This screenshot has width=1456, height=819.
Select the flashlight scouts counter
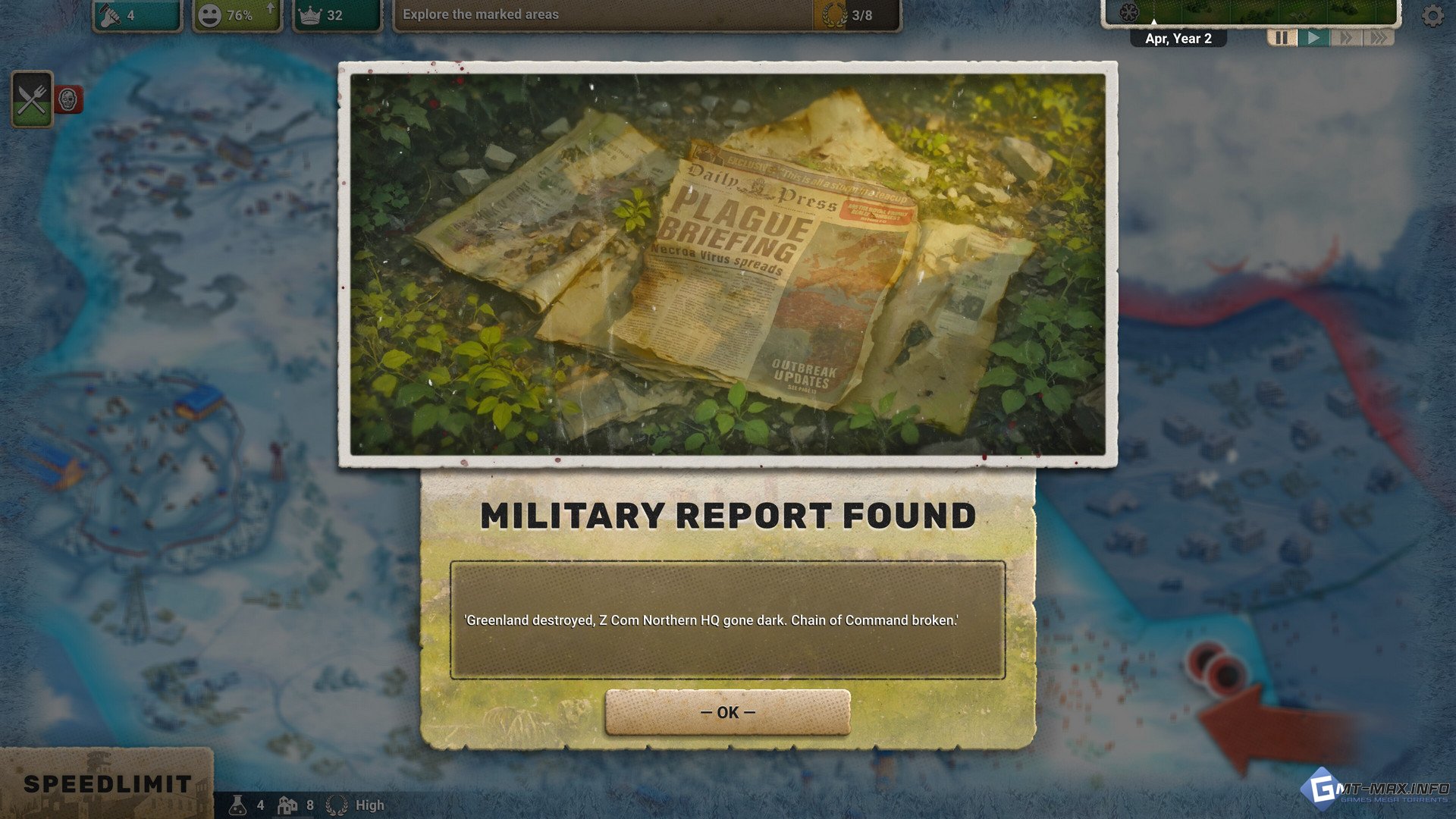point(136,15)
